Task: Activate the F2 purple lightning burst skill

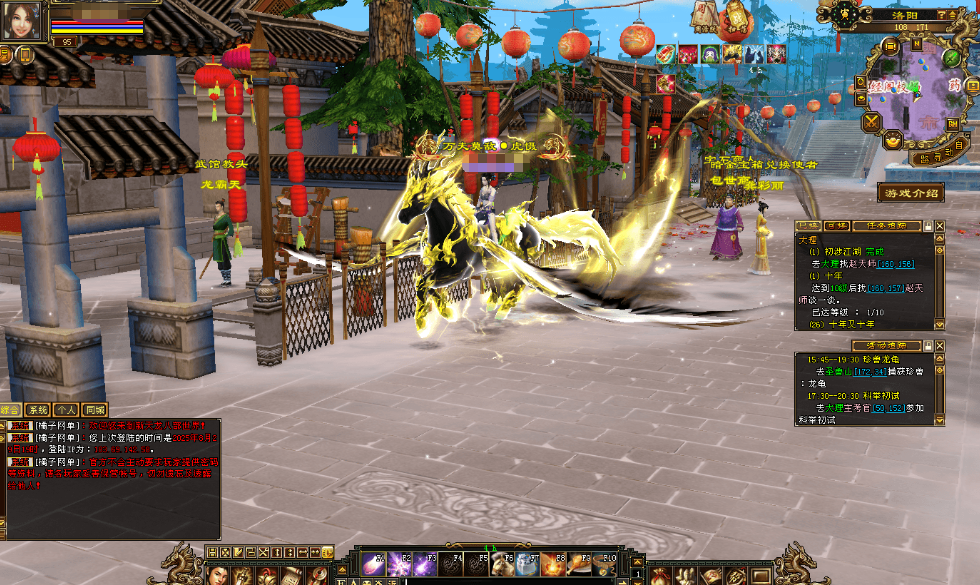Action: point(398,564)
